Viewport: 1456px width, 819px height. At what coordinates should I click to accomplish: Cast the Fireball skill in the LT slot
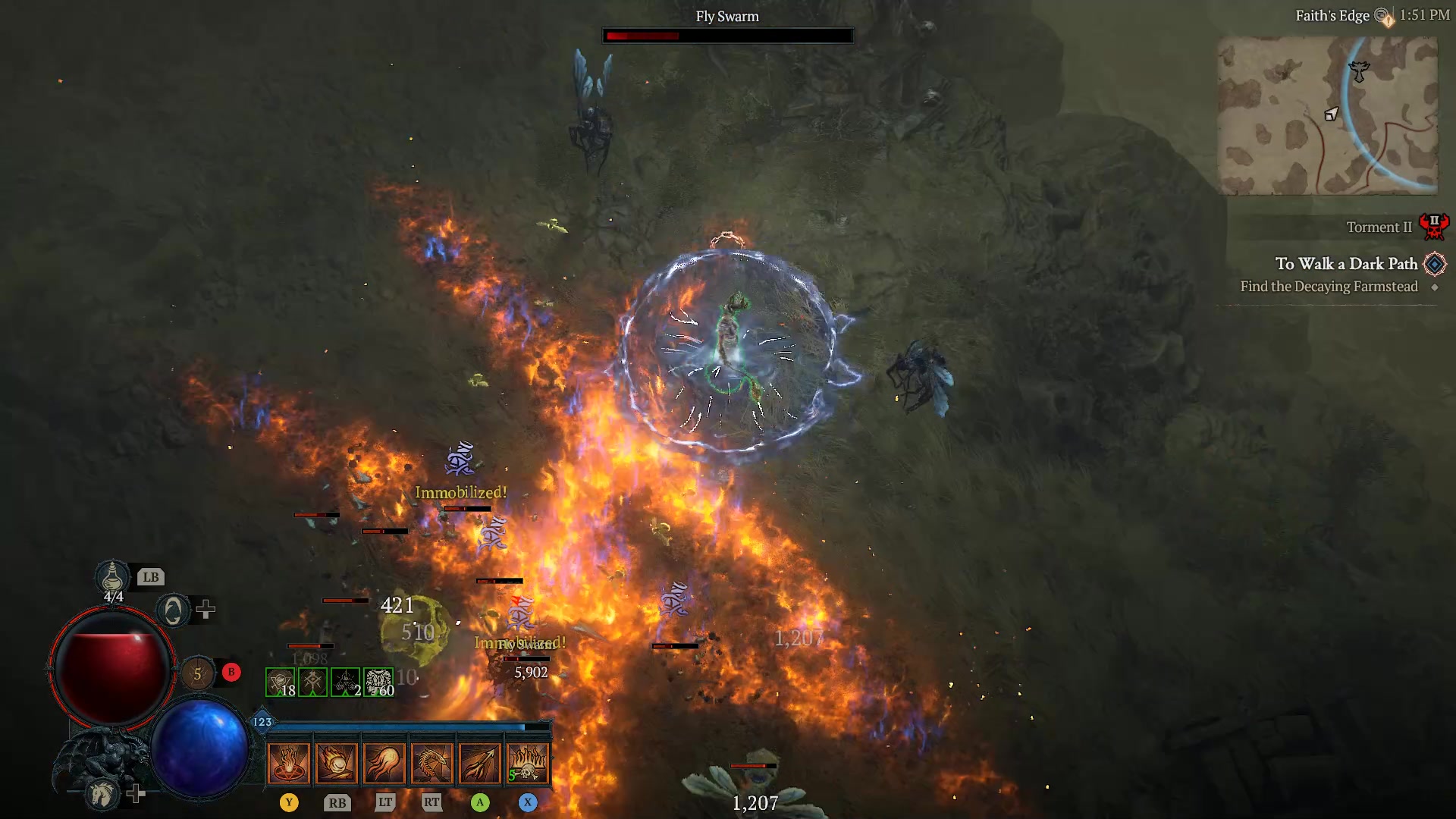pyautogui.click(x=387, y=762)
